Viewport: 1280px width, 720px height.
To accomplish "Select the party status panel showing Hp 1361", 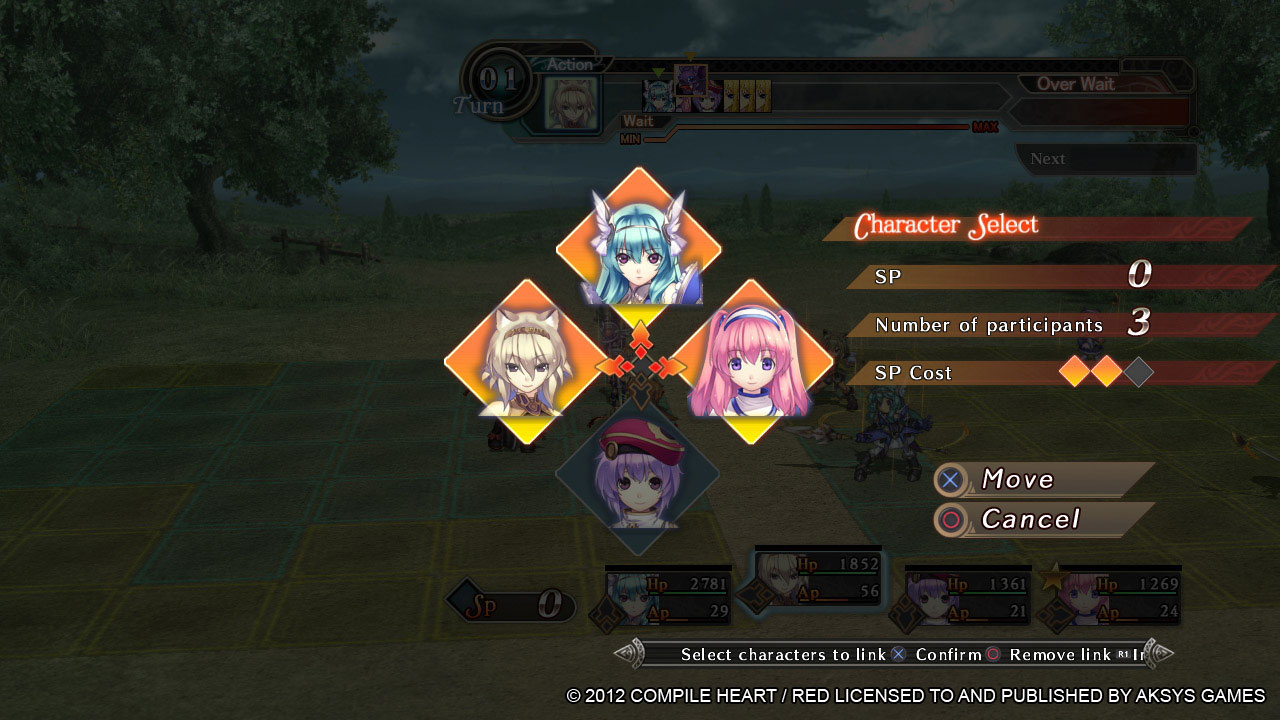I will tap(966, 598).
